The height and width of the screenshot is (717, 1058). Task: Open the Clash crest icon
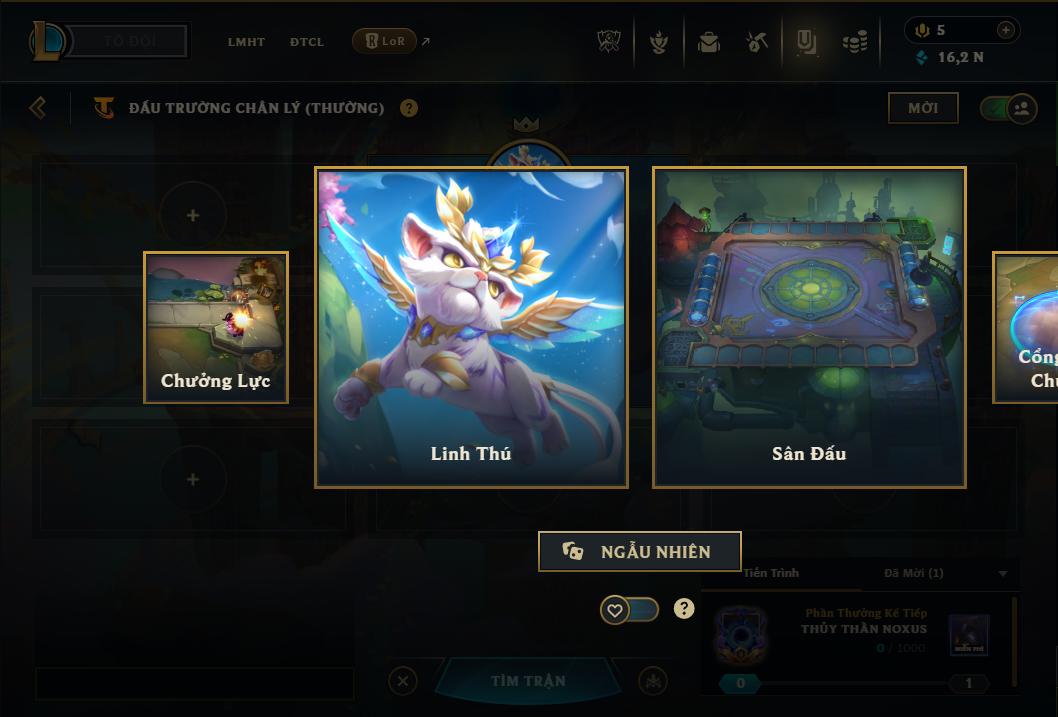pos(610,42)
